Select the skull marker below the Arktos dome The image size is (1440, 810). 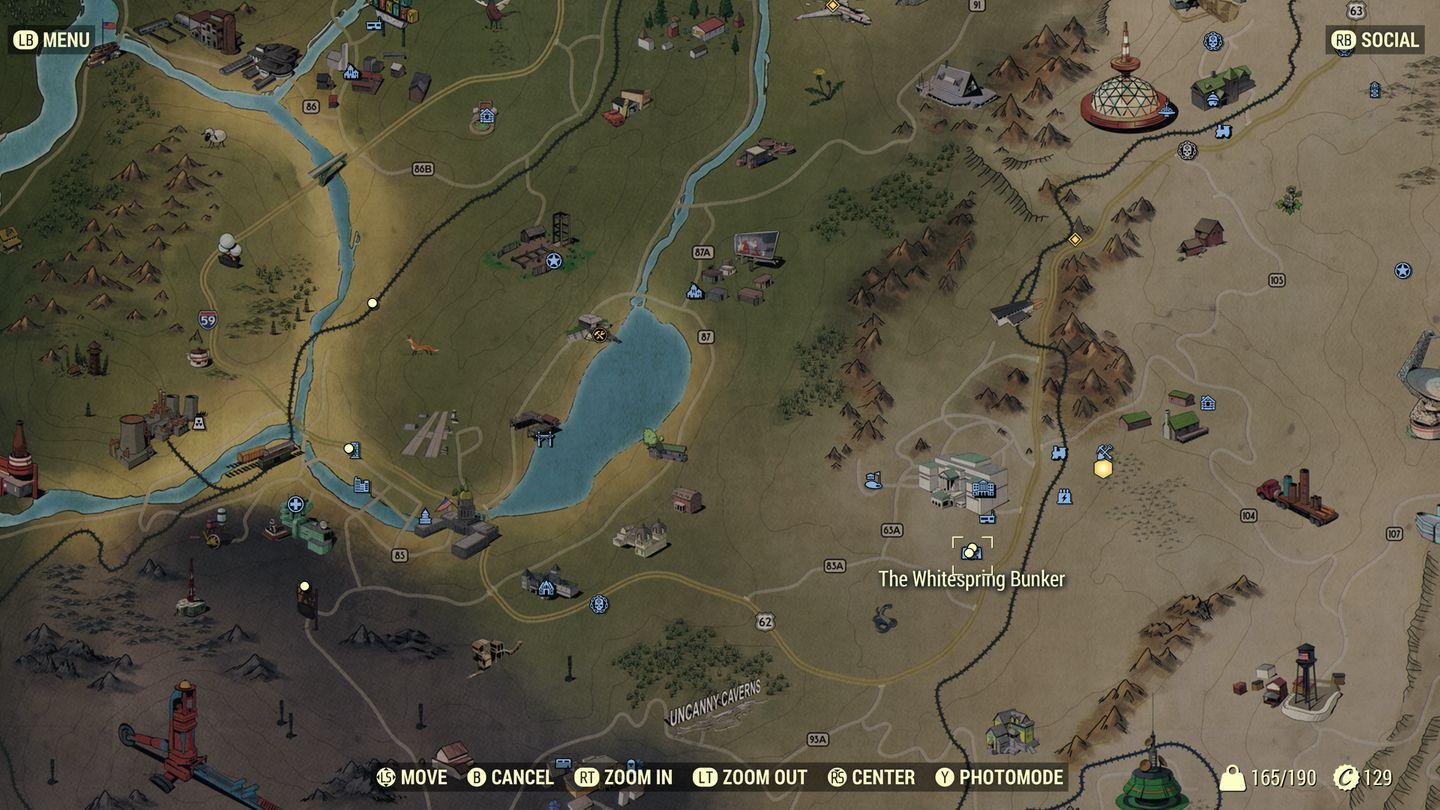[1187, 151]
